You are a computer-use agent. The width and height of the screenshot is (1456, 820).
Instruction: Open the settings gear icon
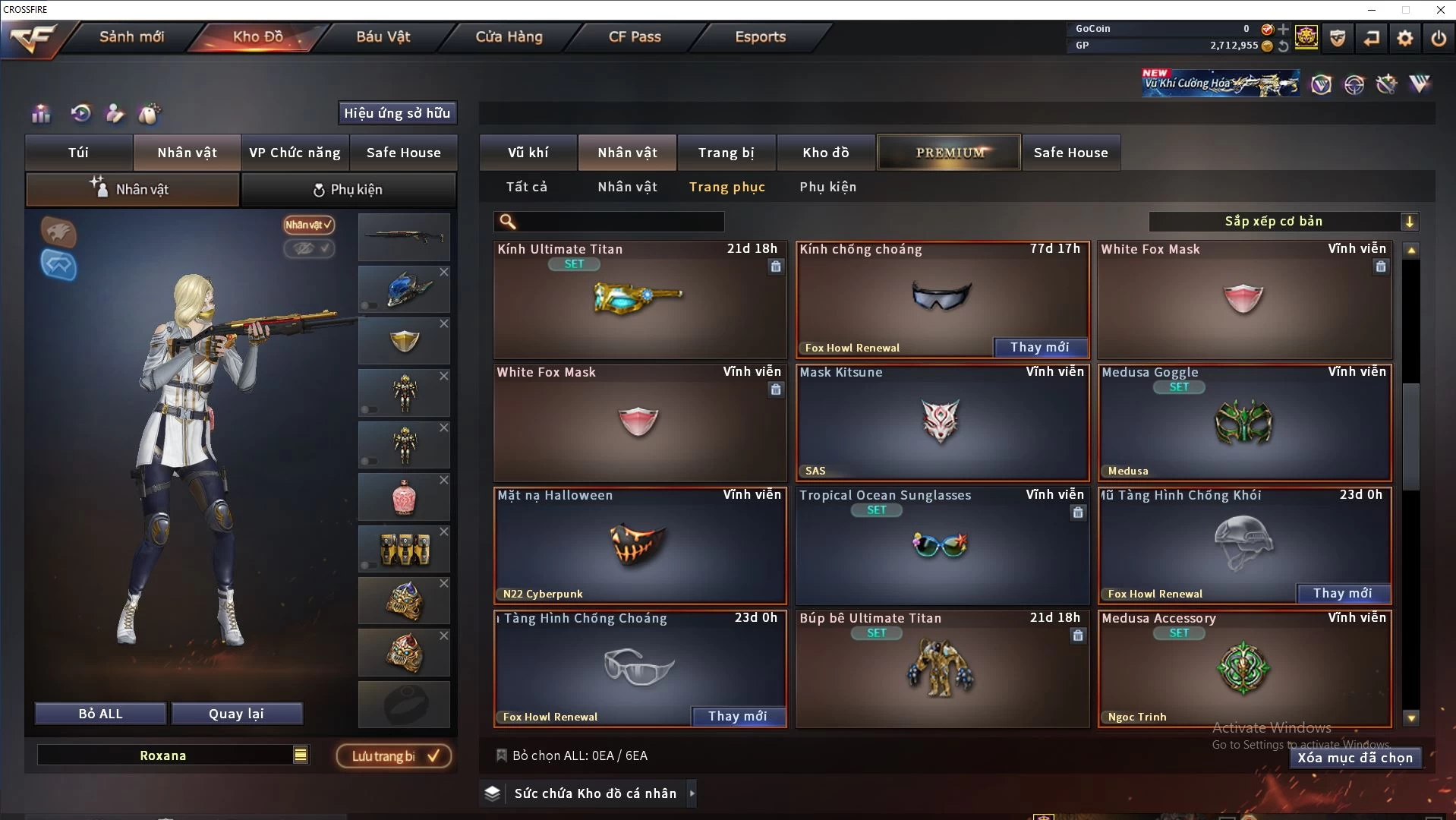tap(1405, 37)
